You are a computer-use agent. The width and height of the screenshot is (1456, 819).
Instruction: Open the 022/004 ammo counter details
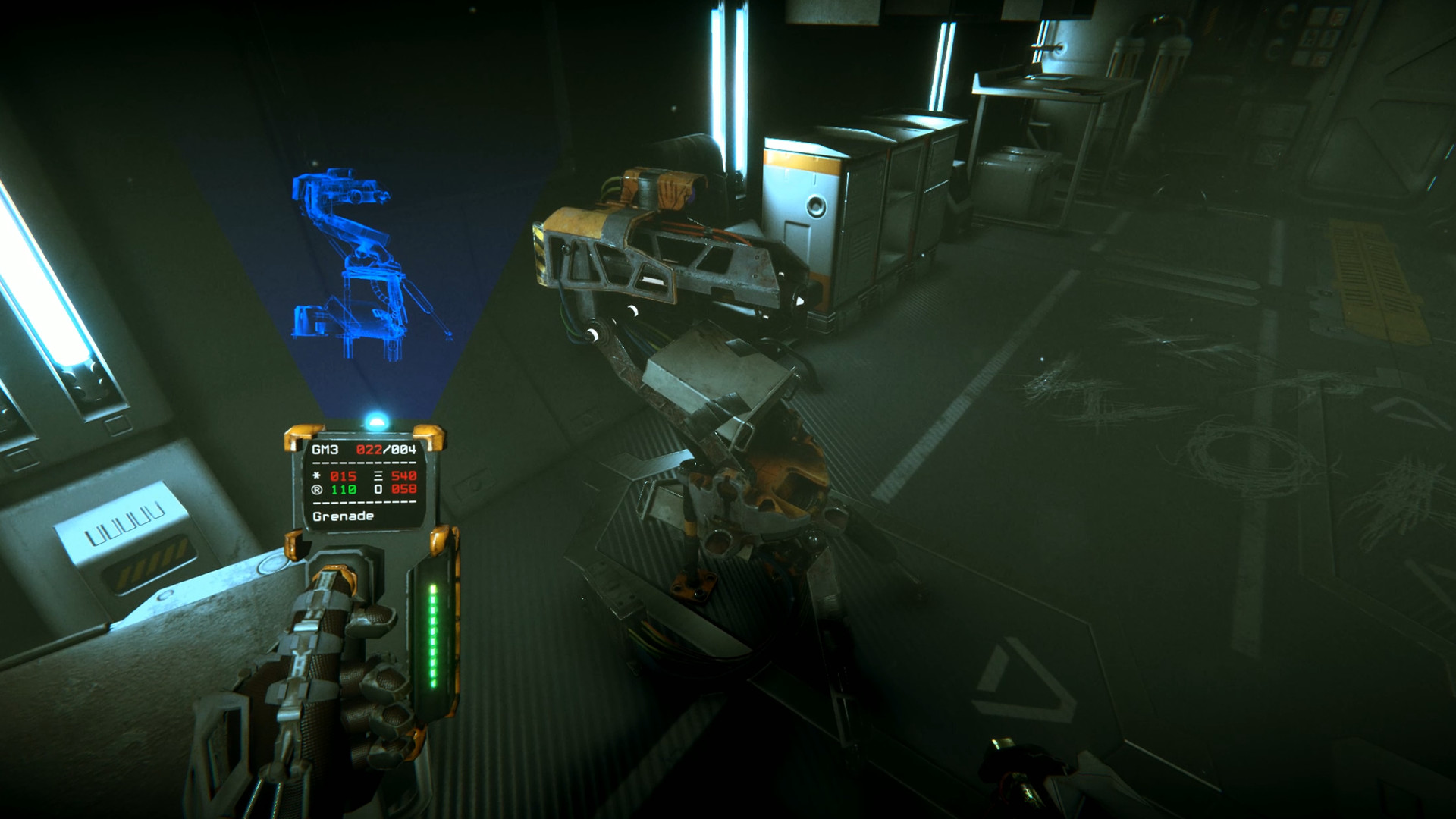(386, 450)
